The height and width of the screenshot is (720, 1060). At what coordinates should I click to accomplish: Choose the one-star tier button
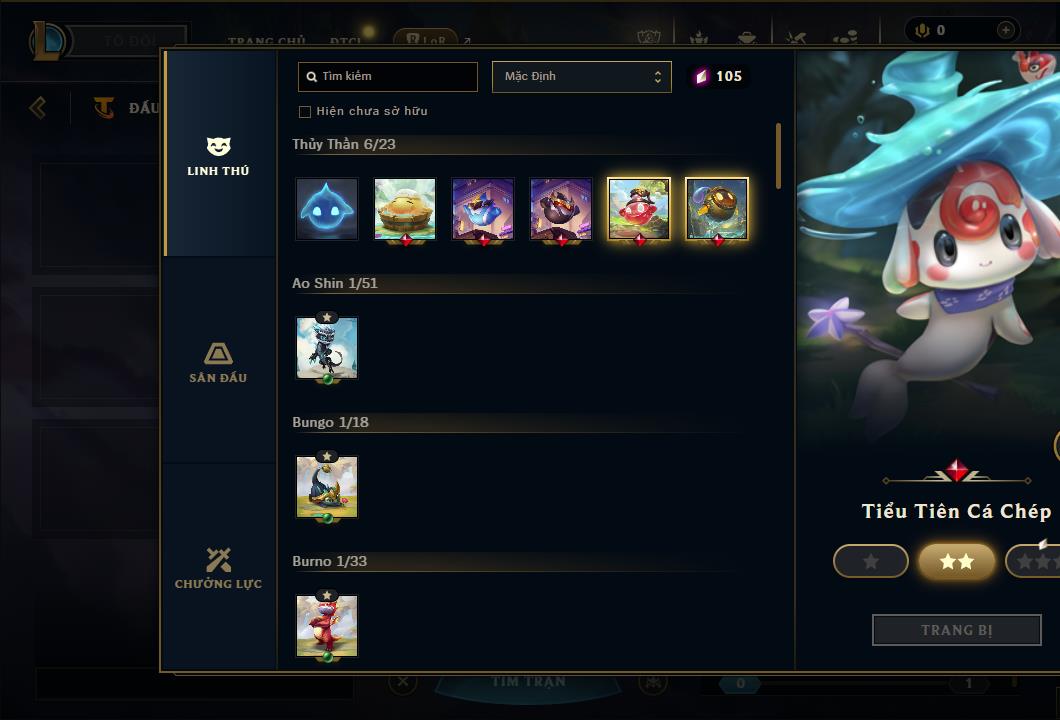871,561
